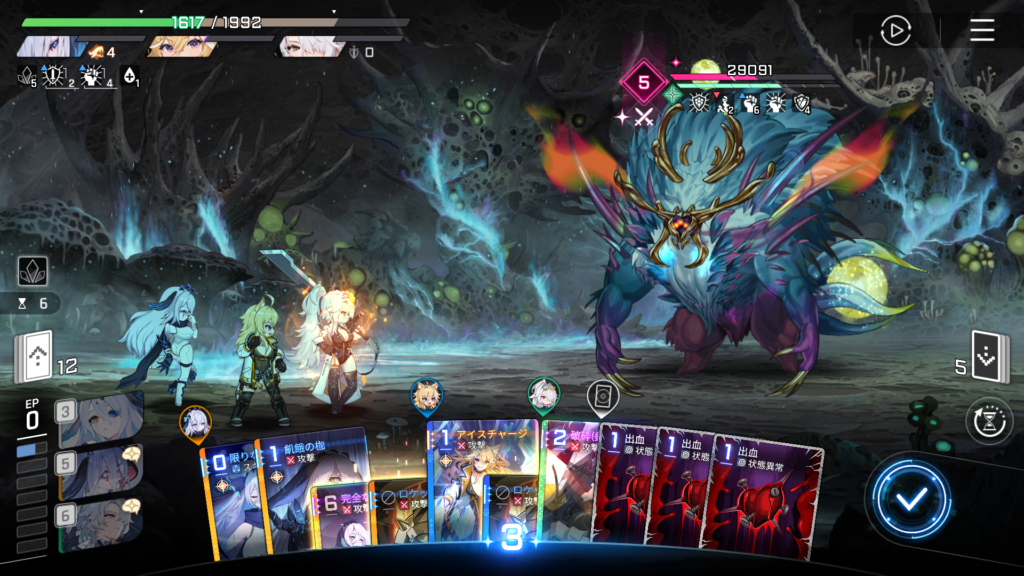Inspect the droplet status icon

[129, 76]
